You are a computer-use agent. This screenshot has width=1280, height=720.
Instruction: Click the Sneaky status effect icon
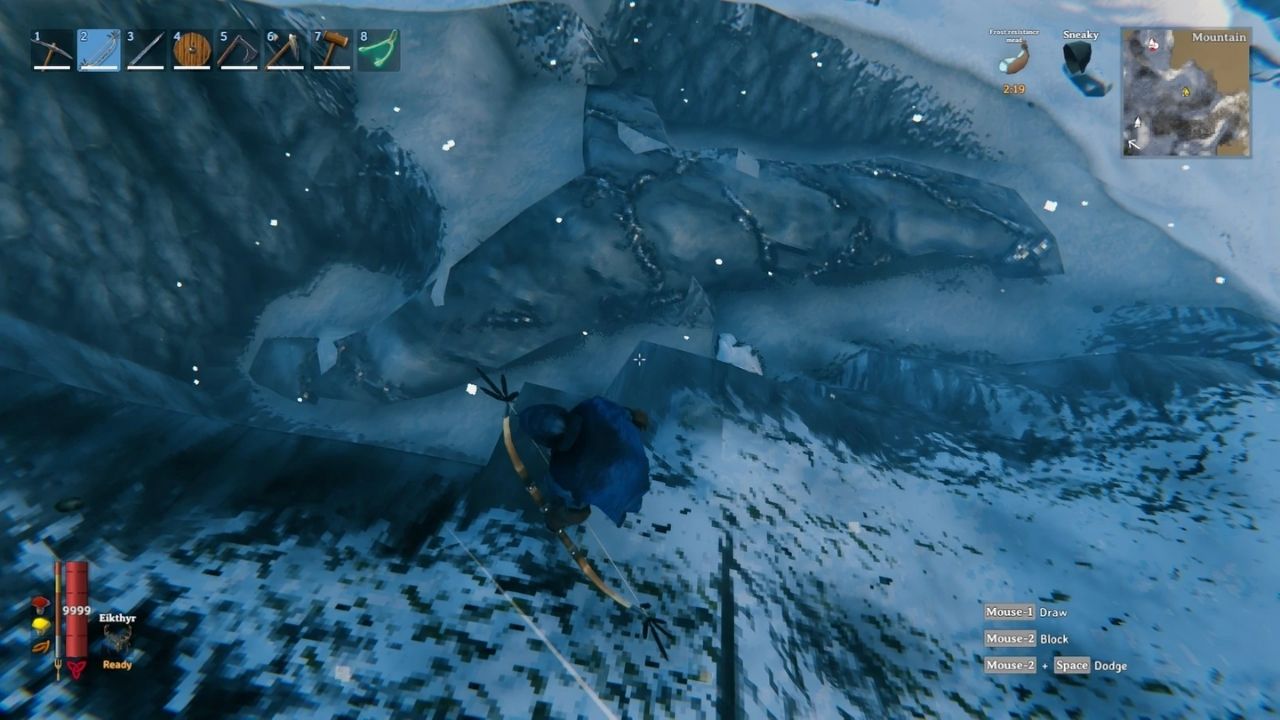[x=1077, y=60]
